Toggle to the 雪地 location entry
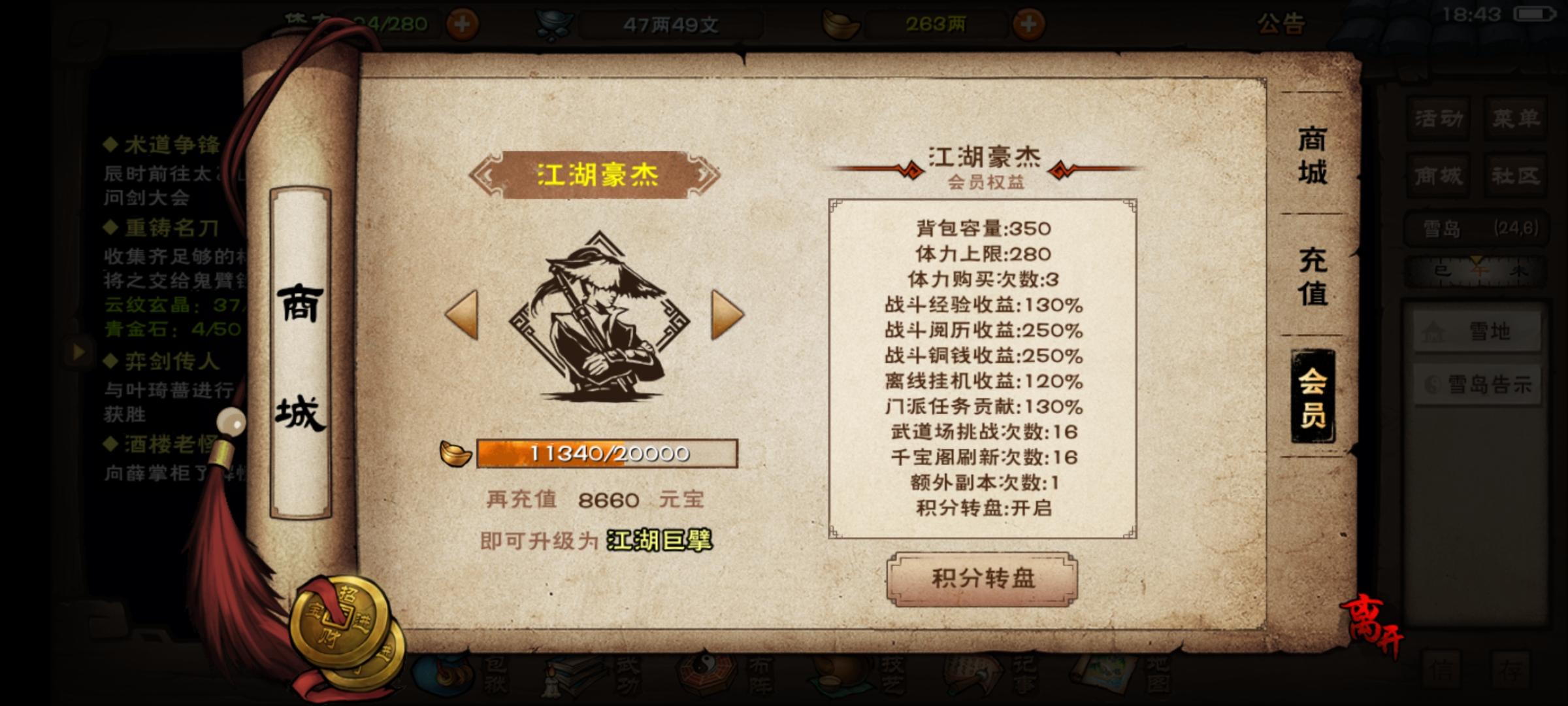Image resolution: width=1568 pixels, height=706 pixels. [1477, 331]
